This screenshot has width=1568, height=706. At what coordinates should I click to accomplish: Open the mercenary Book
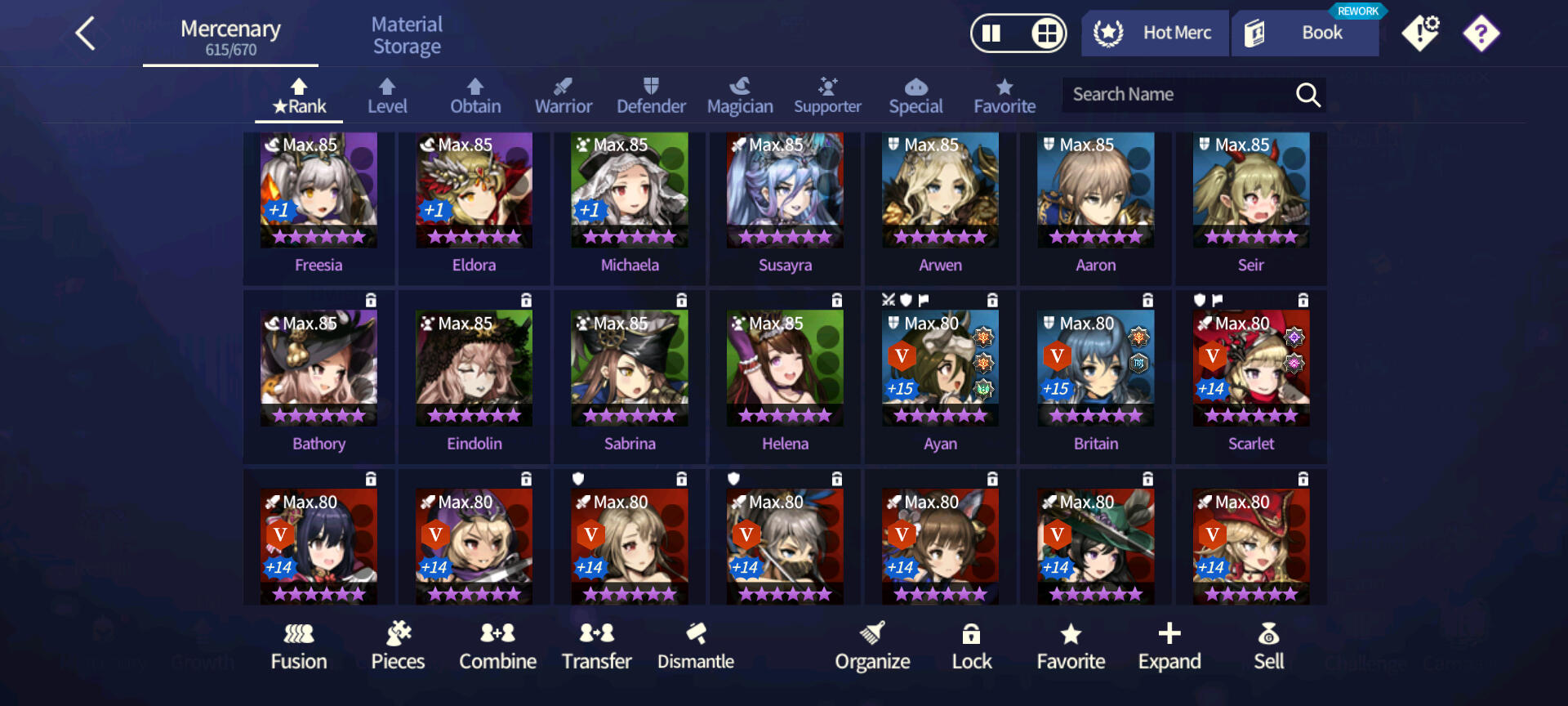click(1305, 34)
